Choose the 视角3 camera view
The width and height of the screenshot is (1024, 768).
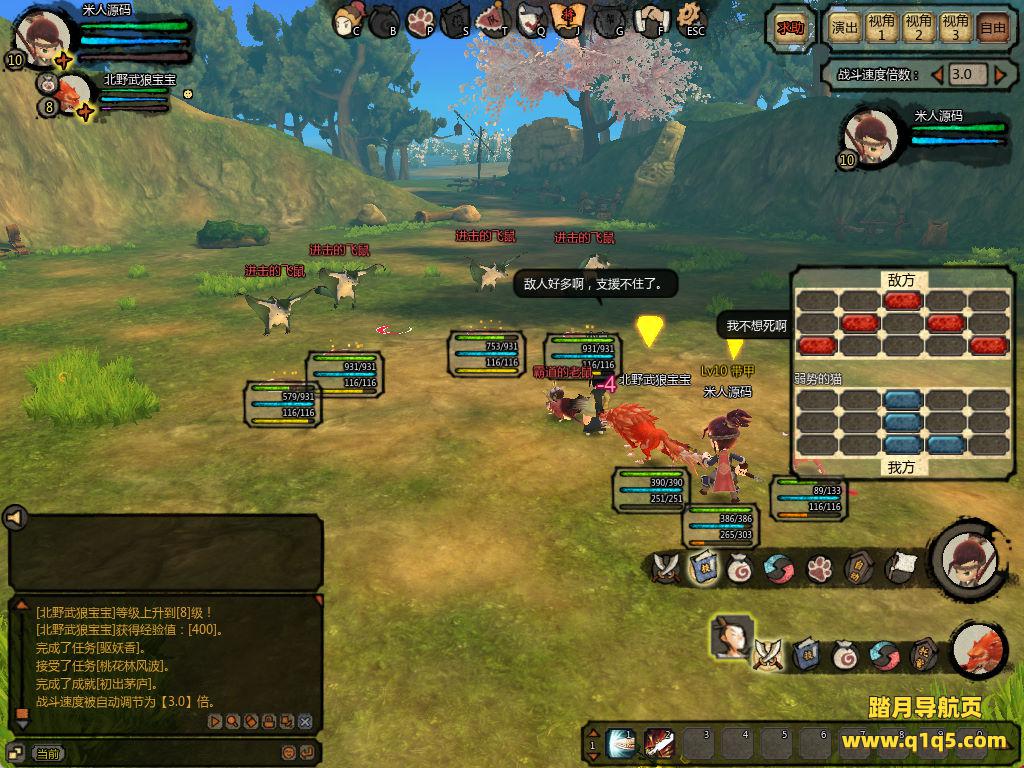tap(955, 27)
